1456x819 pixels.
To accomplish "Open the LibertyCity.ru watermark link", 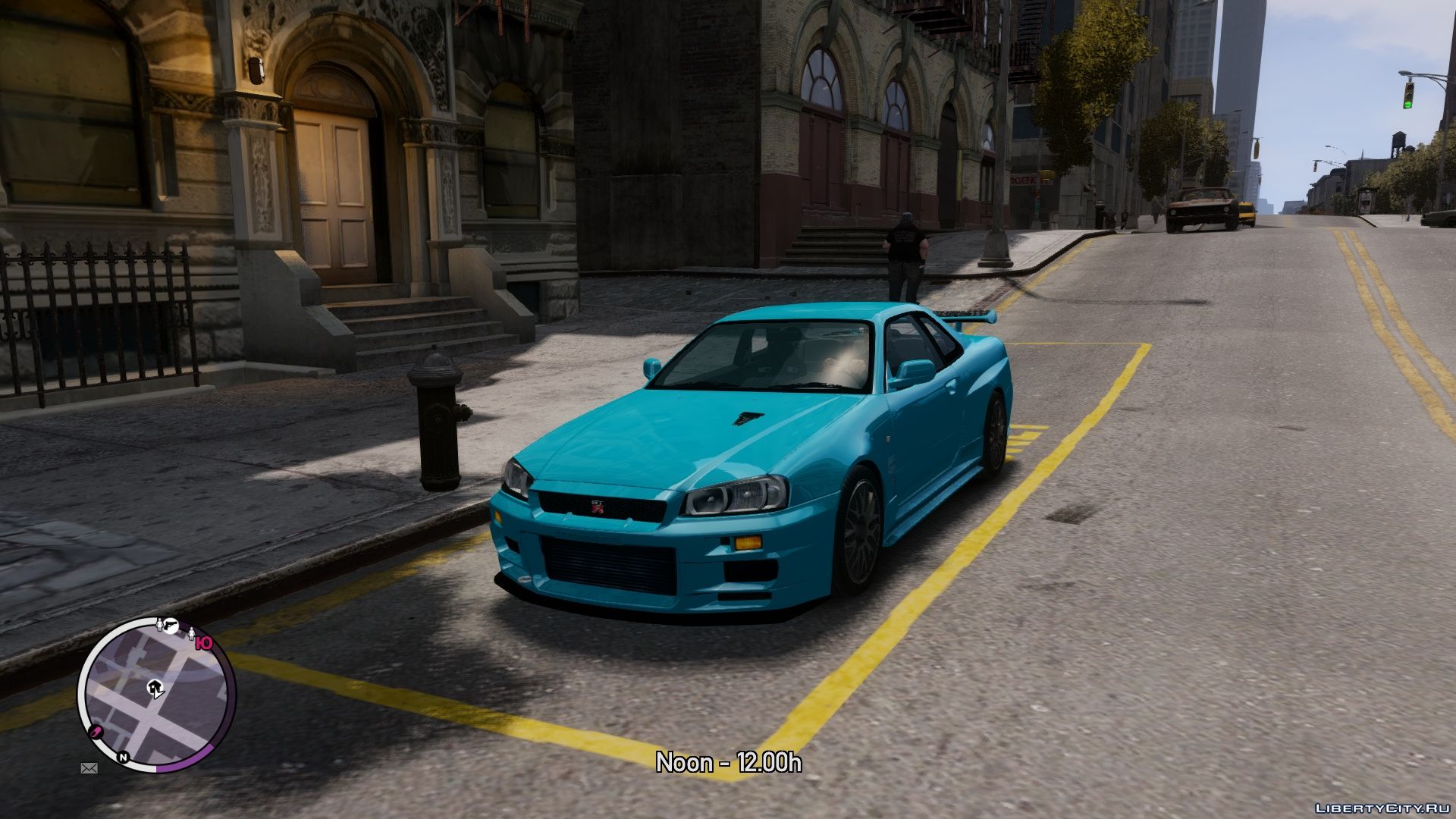I will 1382,808.
